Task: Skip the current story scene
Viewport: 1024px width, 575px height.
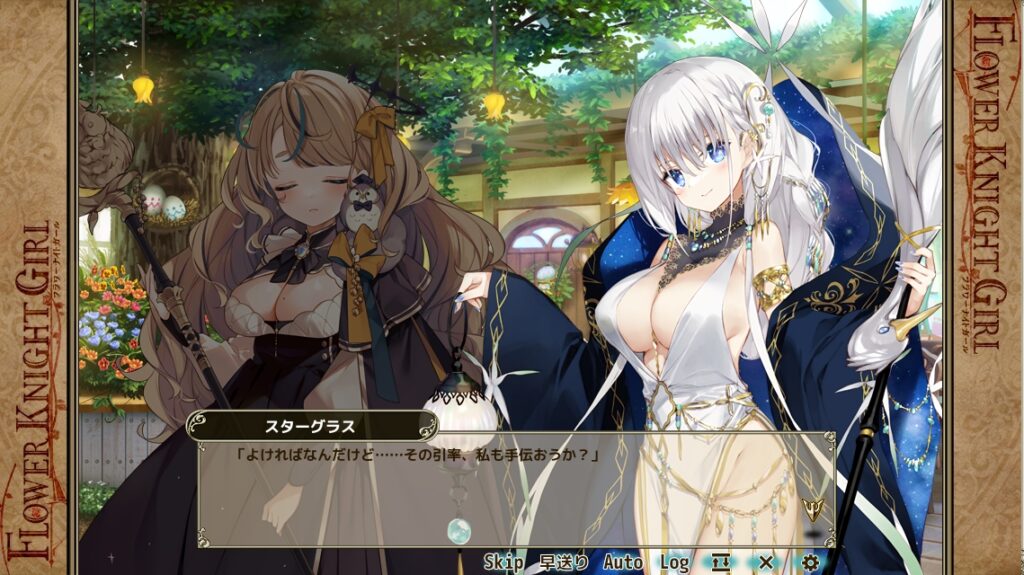Action: pos(504,562)
